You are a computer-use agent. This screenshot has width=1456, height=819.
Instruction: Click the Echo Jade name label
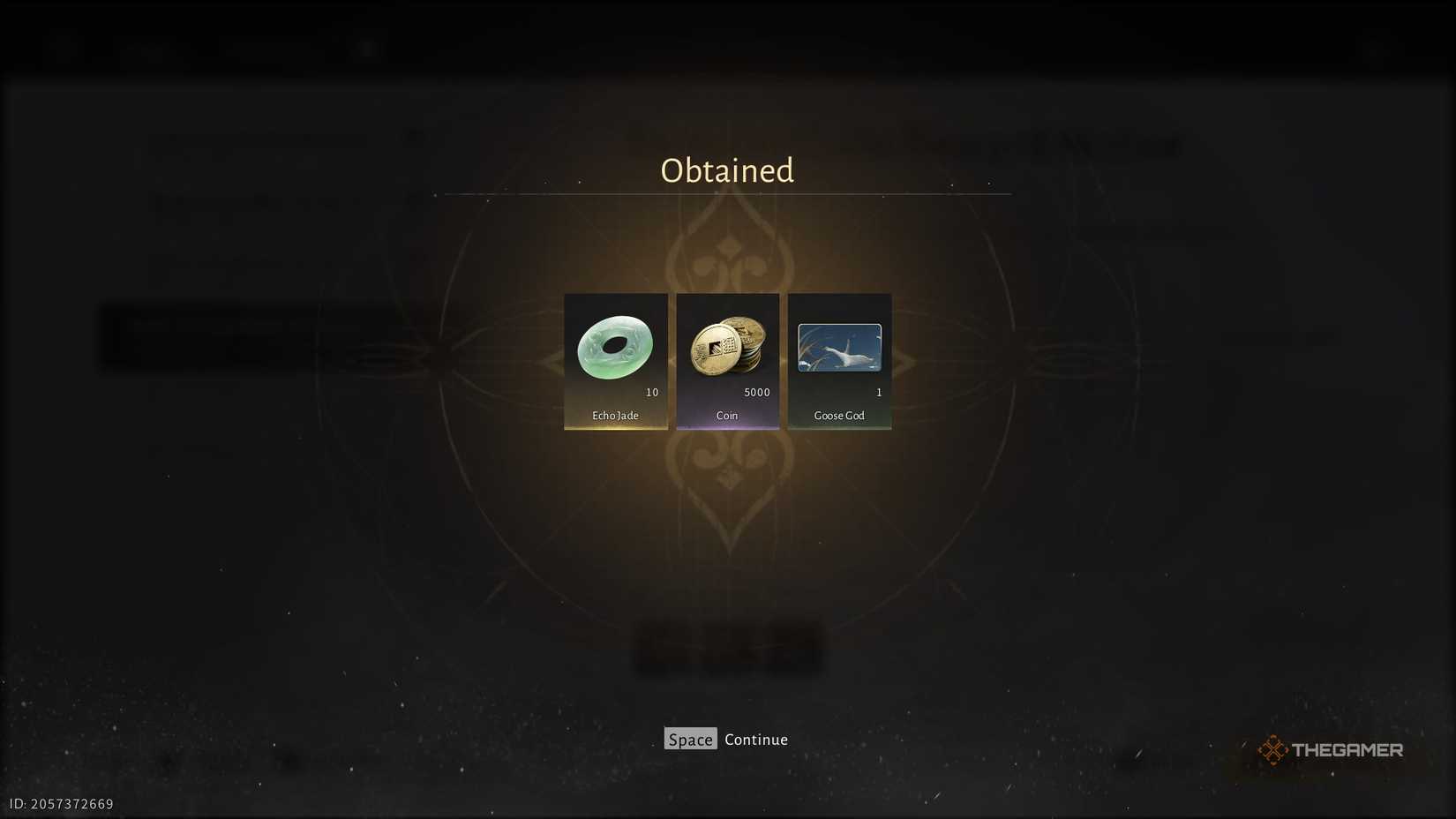[x=615, y=415]
